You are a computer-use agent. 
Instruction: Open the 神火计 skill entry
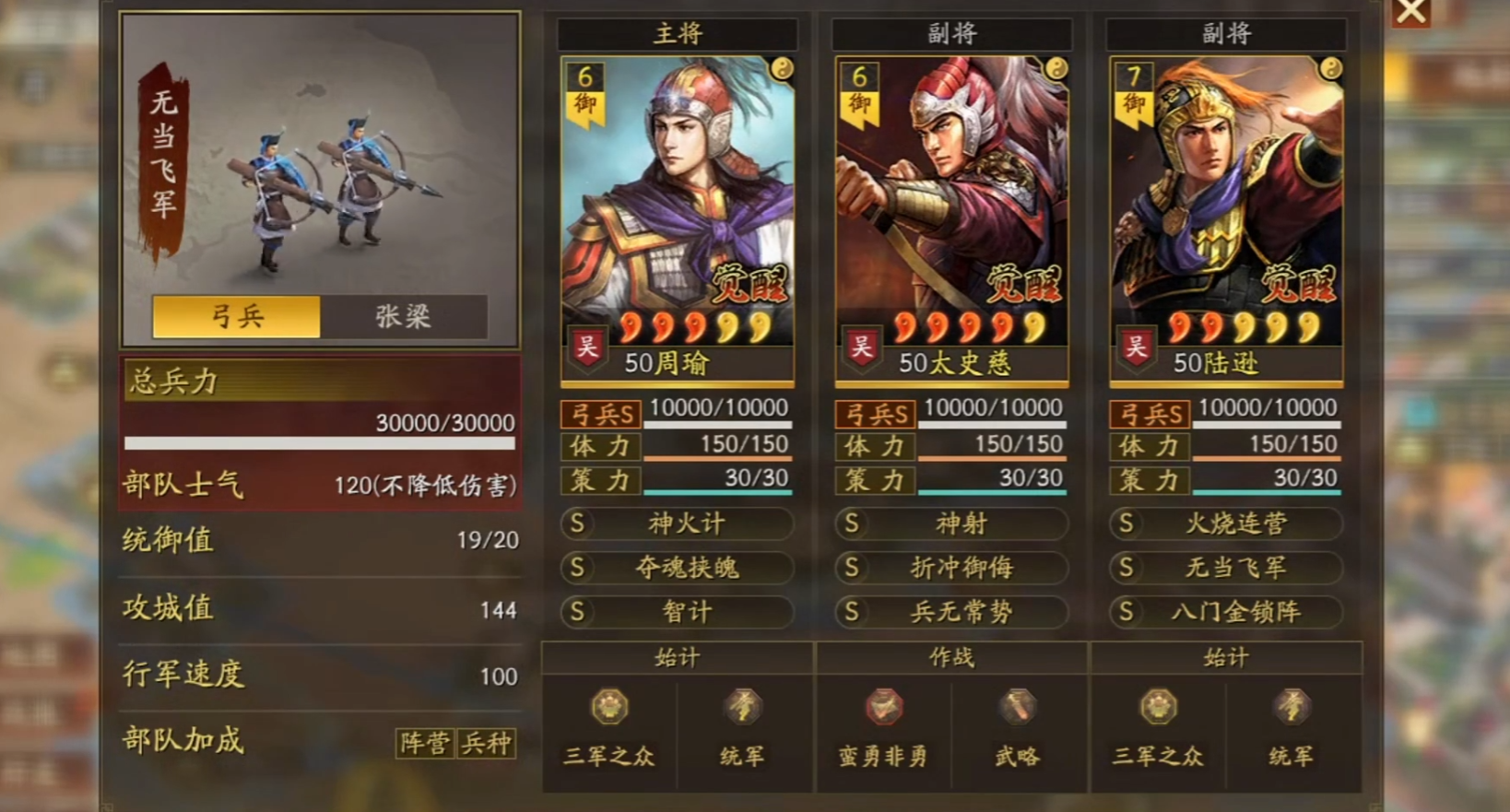[x=678, y=524]
